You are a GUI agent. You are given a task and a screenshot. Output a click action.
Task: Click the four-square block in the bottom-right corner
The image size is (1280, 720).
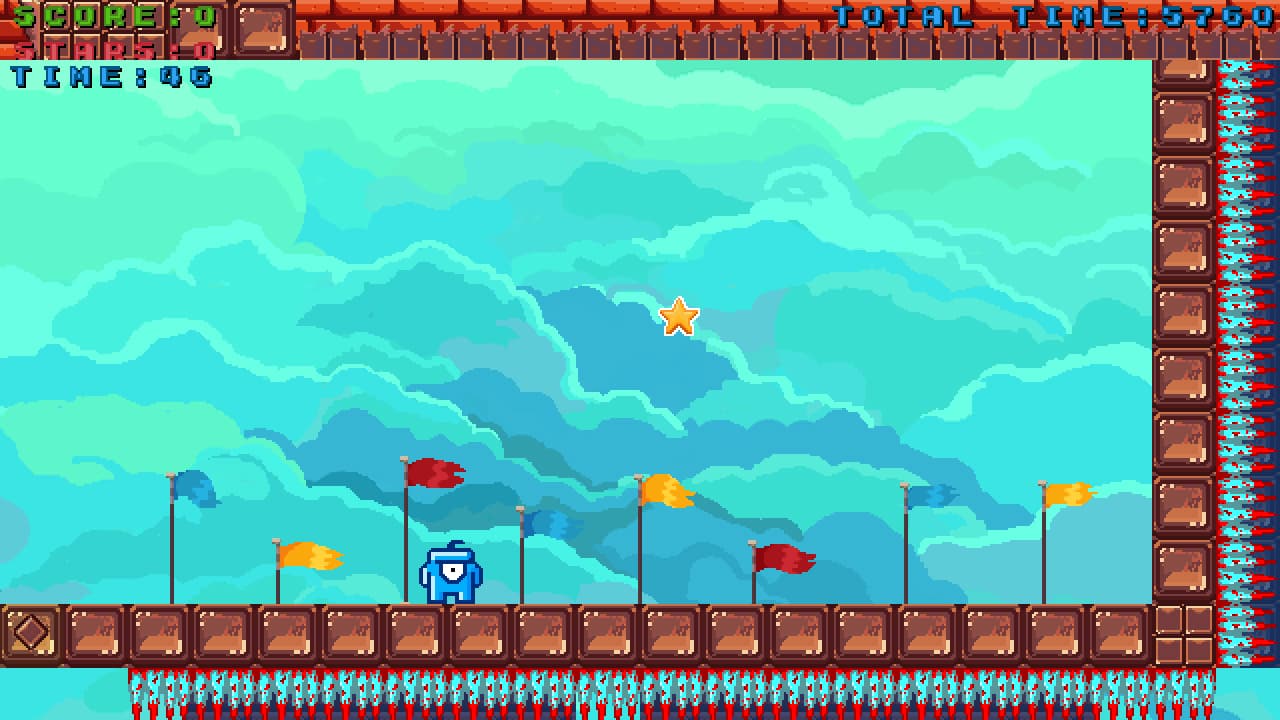coord(1183,633)
